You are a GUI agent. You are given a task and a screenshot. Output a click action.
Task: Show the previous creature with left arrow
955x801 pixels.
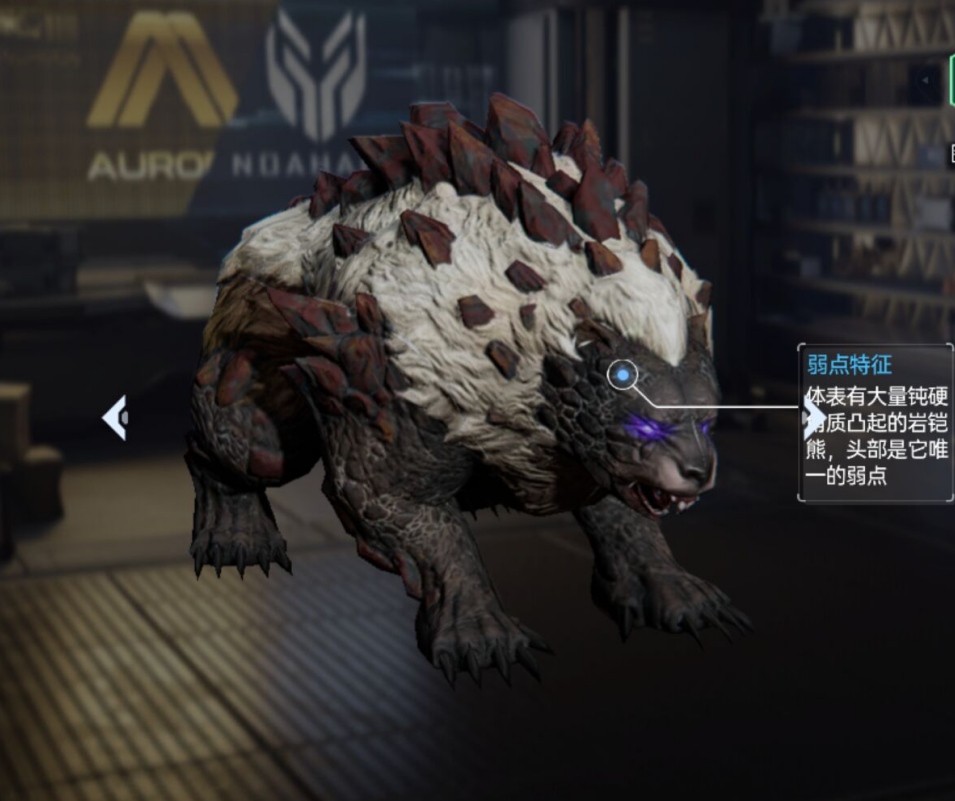pyautogui.click(x=115, y=417)
